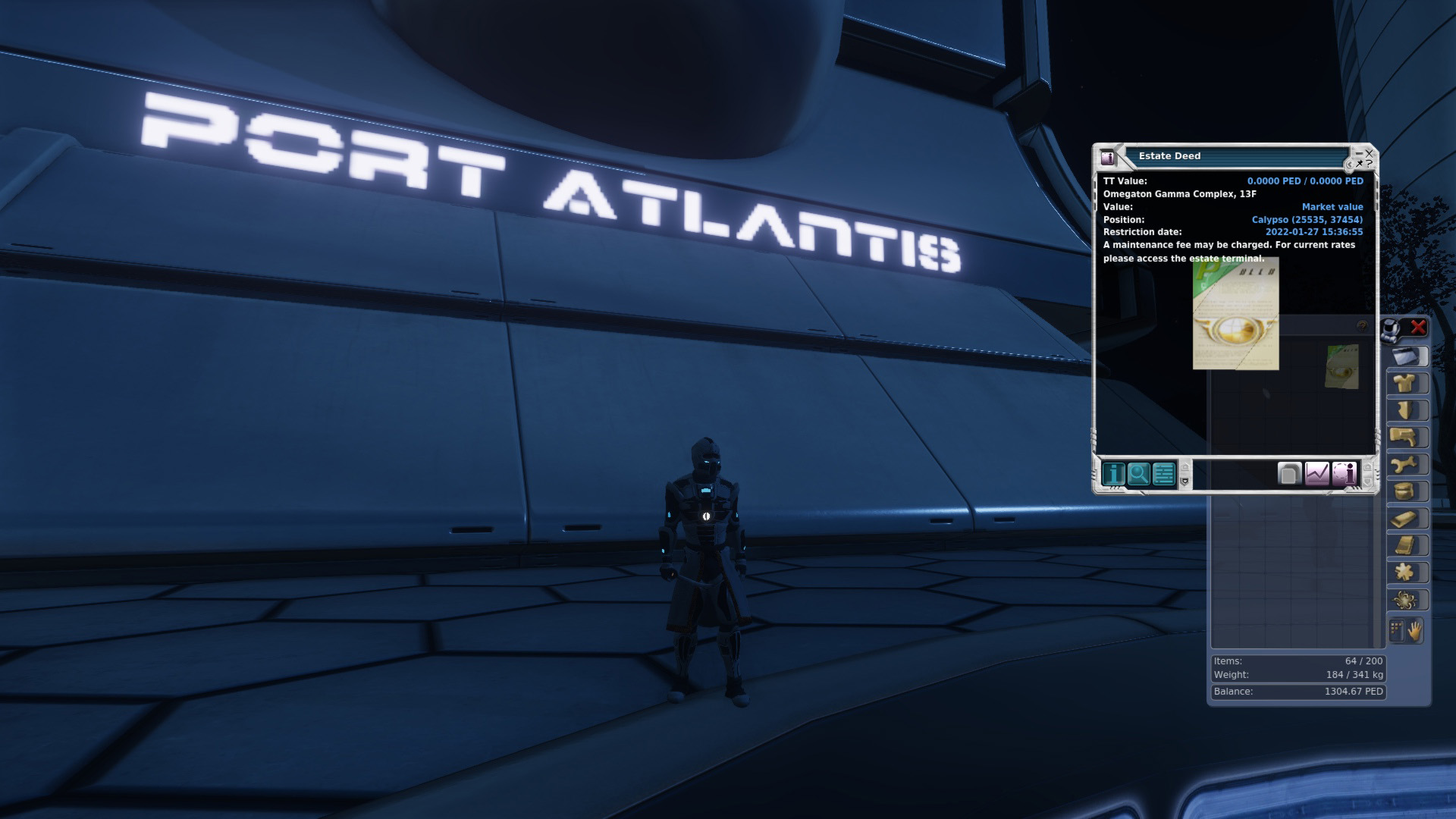The image size is (1456, 819).
Task: Switch to the clothing shirt inventory tab
Action: 1407,384
